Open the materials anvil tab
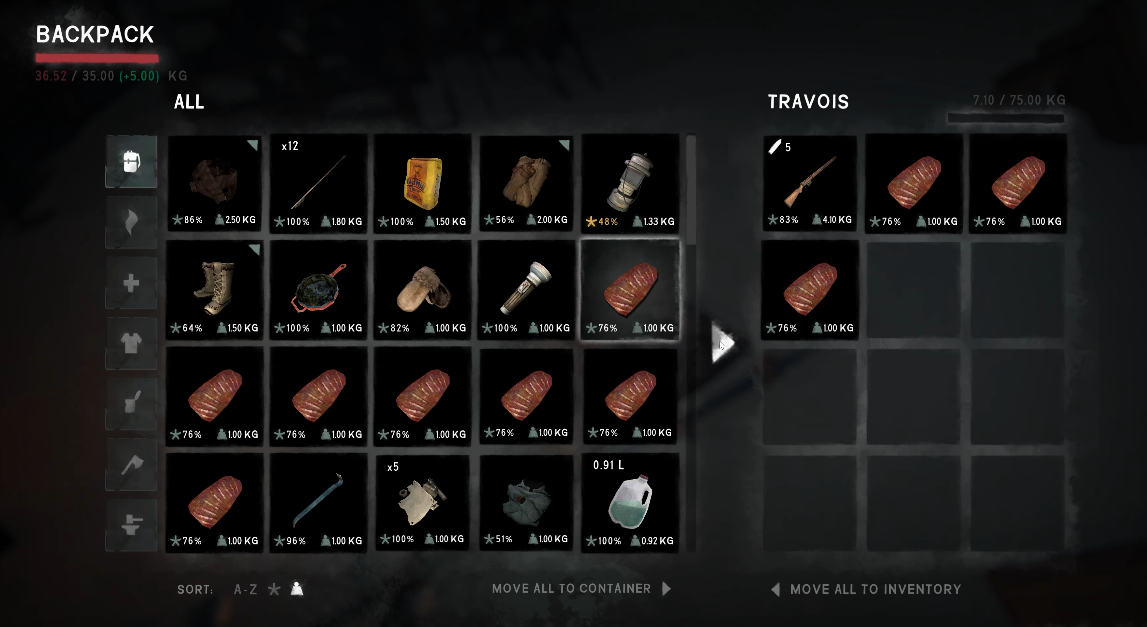Viewport: 1147px width, 627px height. [x=132, y=525]
